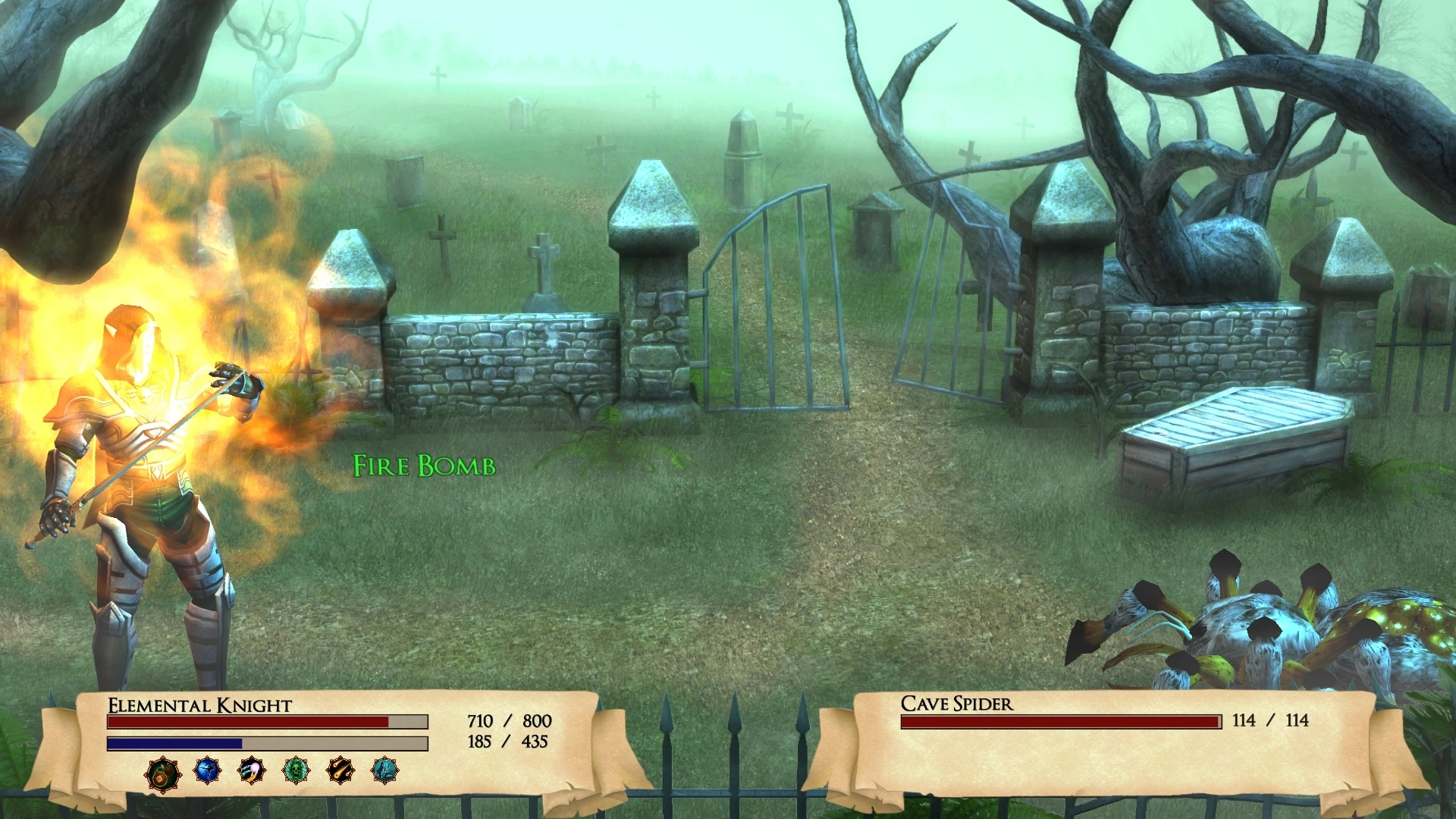Image resolution: width=1456 pixels, height=819 pixels.
Task: Choose the teal ice crystal ability
Action: pyautogui.click(x=385, y=771)
